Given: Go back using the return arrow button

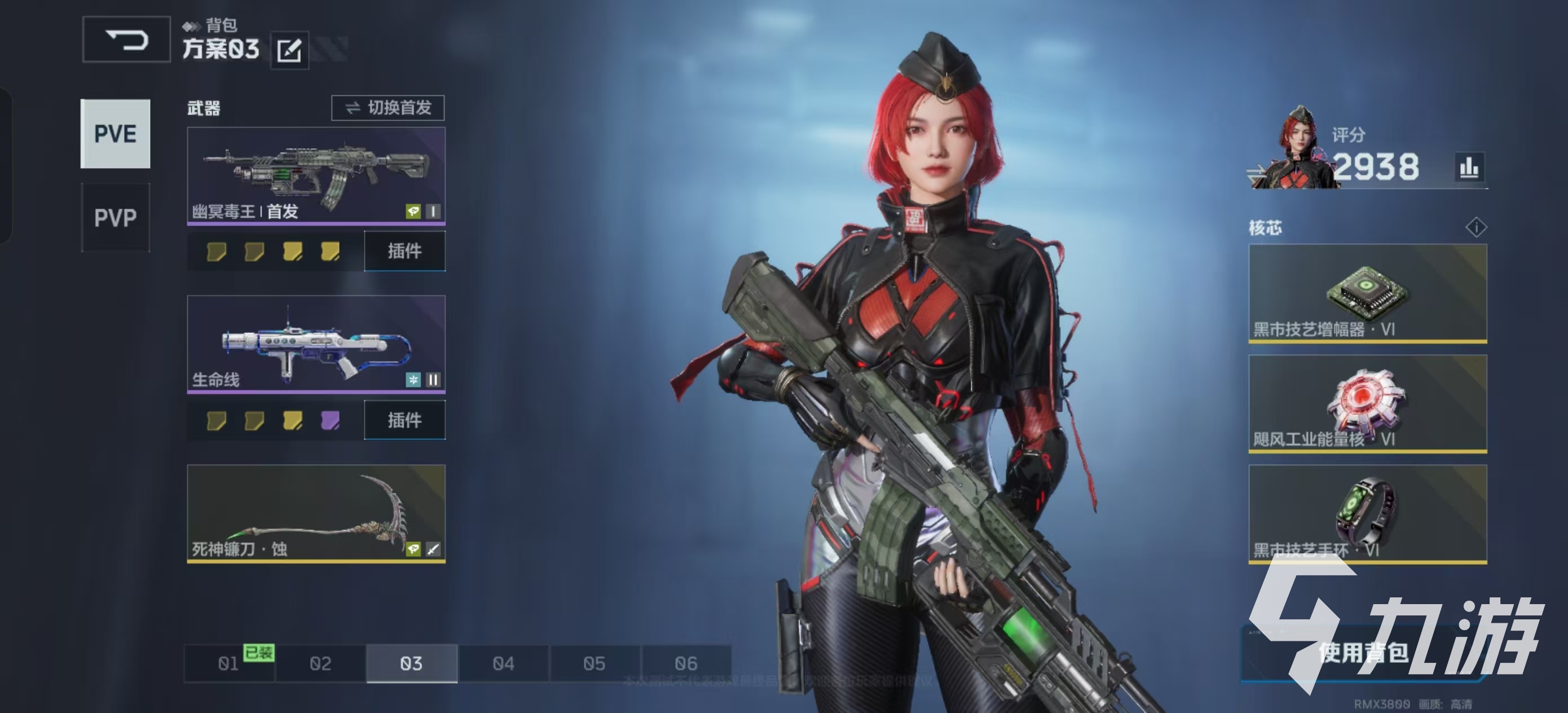Looking at the screenshot, I should 126,40.
